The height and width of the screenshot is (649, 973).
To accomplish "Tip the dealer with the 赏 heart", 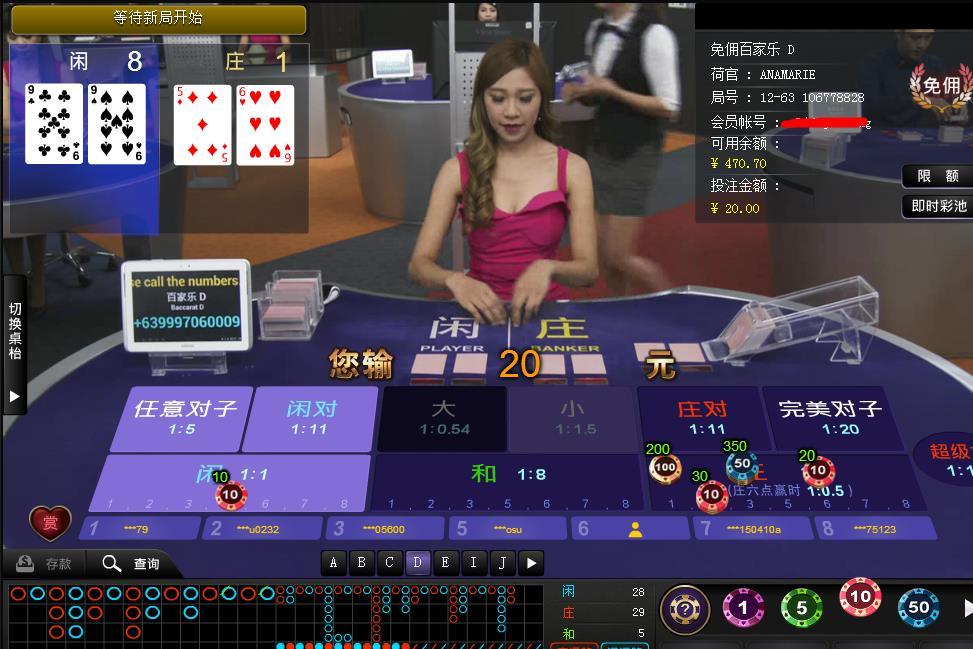I will pos(50,523).
